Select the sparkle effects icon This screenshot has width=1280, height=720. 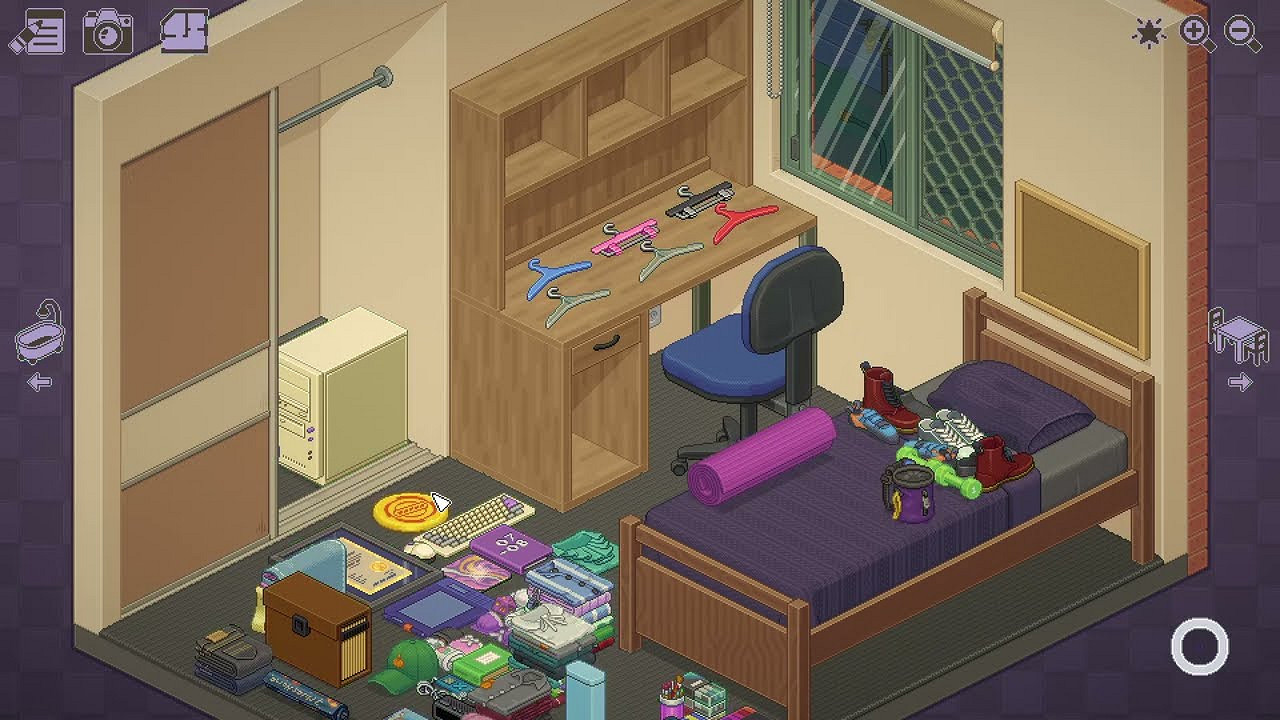(1150, 31)
